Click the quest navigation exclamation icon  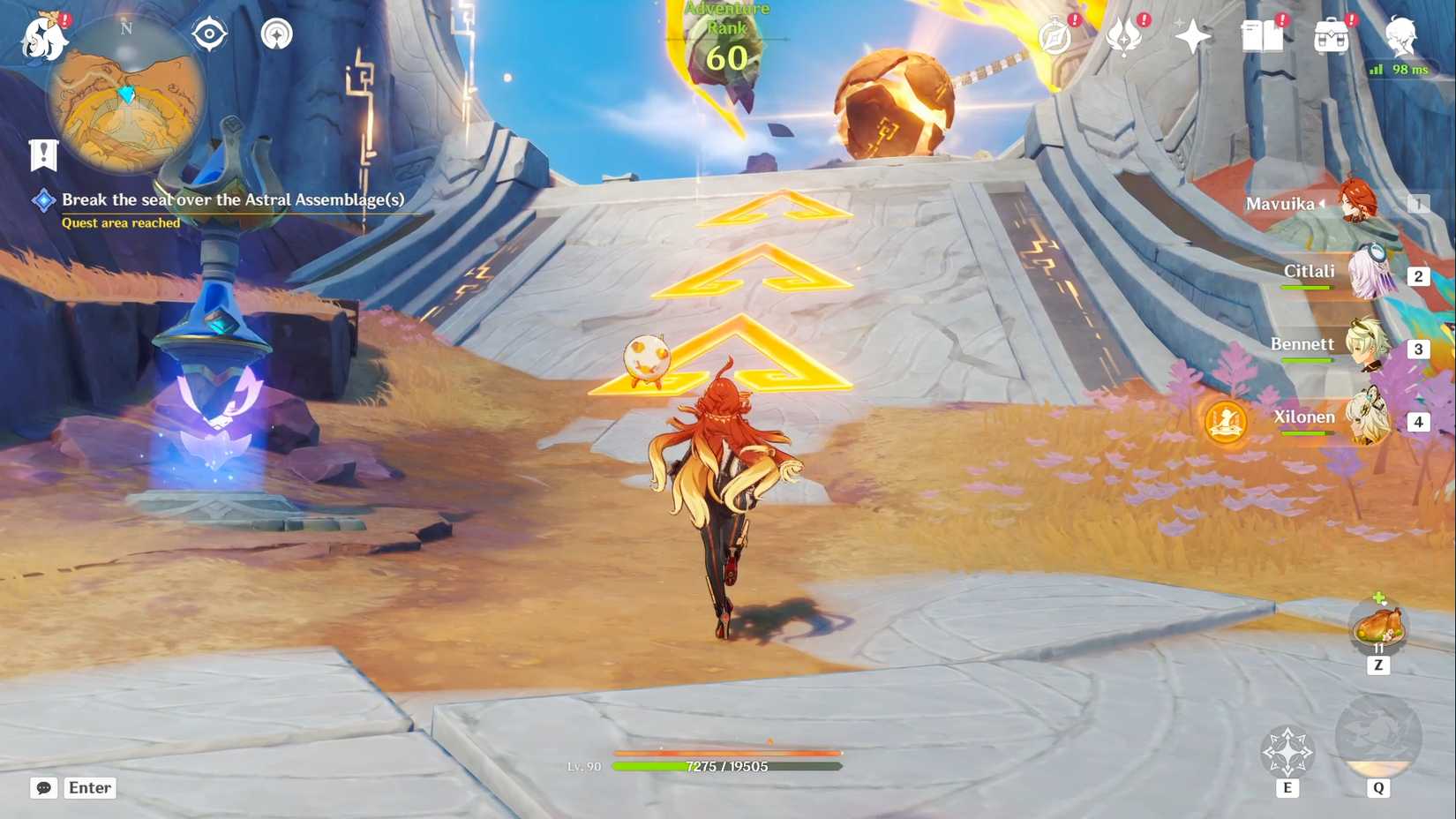[x=42, y=154]
